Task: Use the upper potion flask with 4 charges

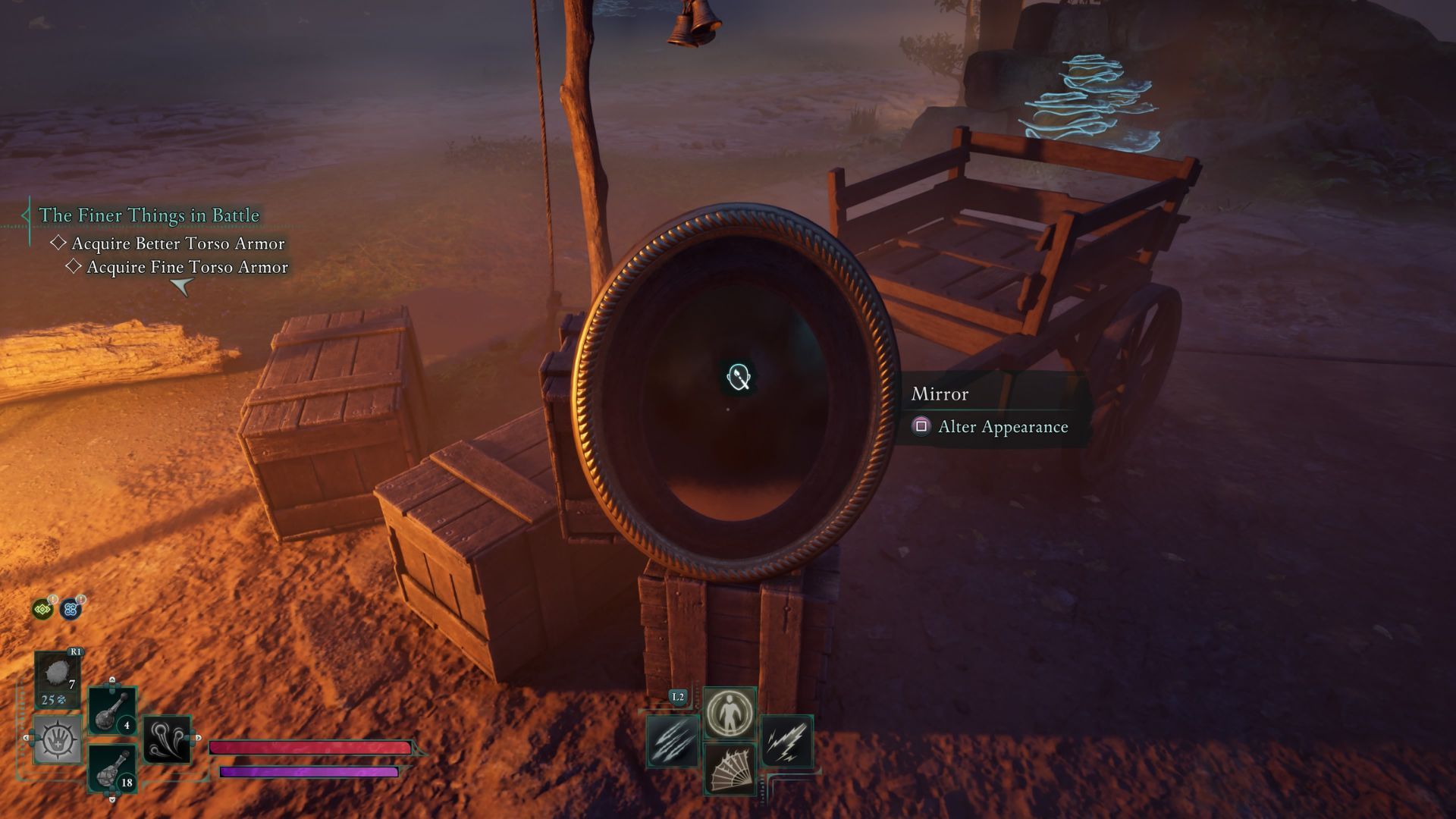Action: 112,711
